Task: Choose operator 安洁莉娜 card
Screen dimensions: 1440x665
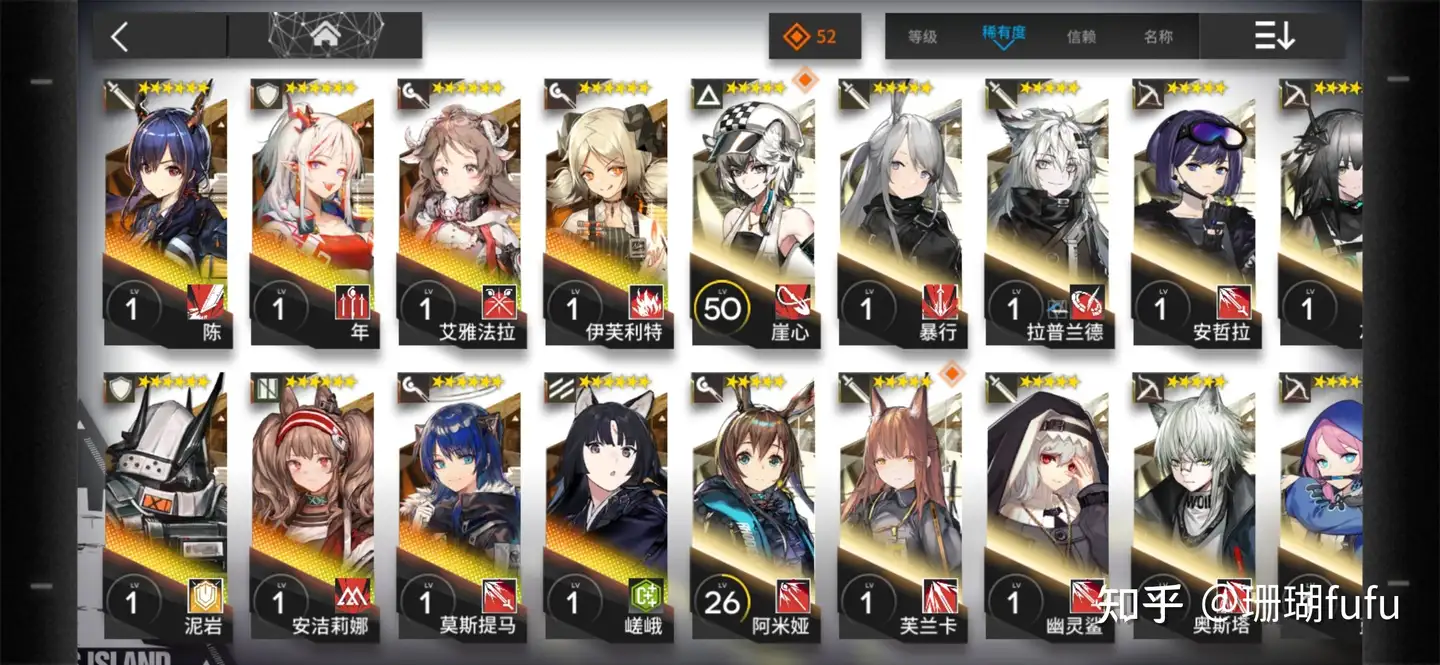Action: [x=312, y=505]
